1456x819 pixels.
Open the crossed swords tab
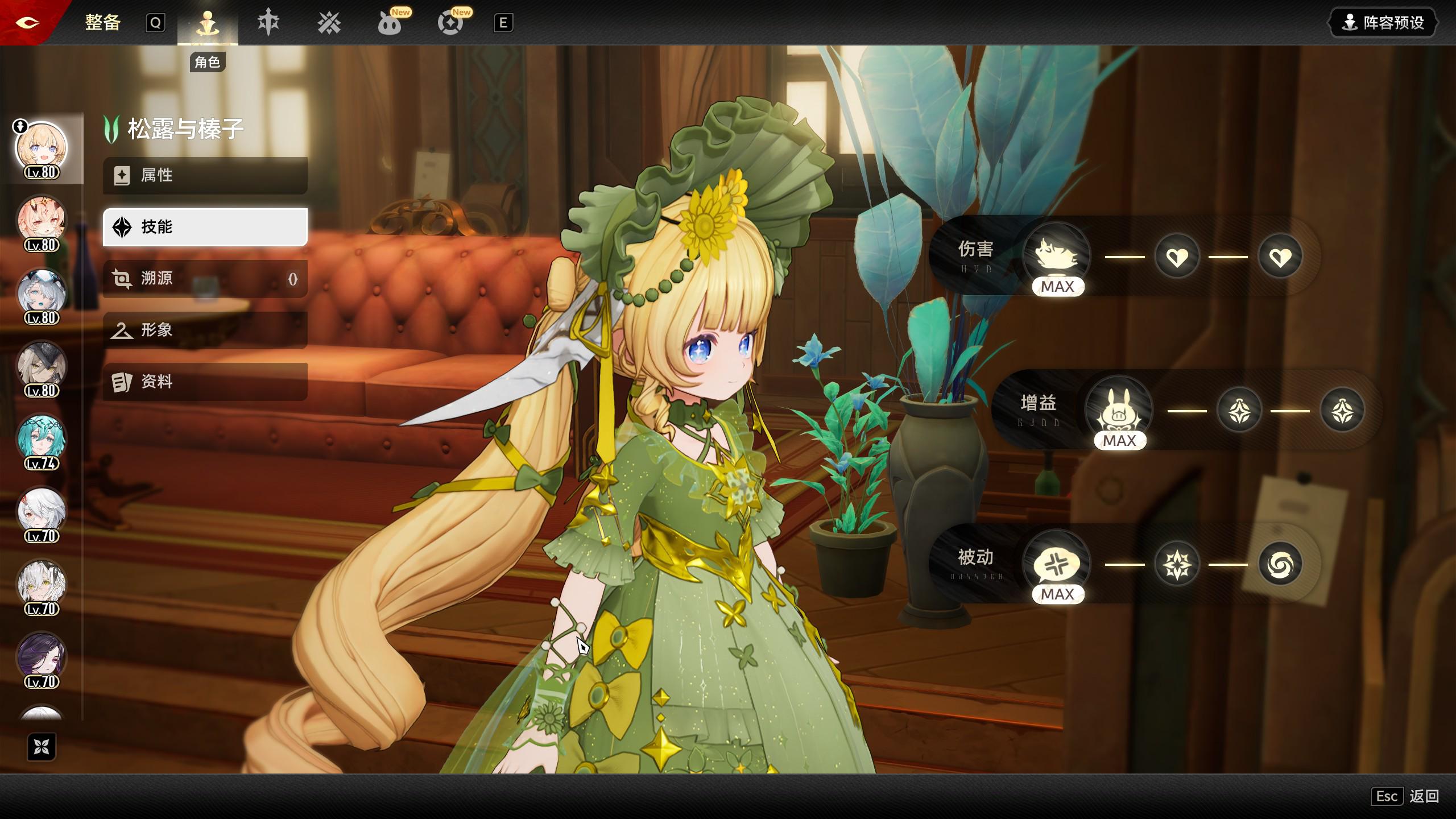[x=329, y=23]
